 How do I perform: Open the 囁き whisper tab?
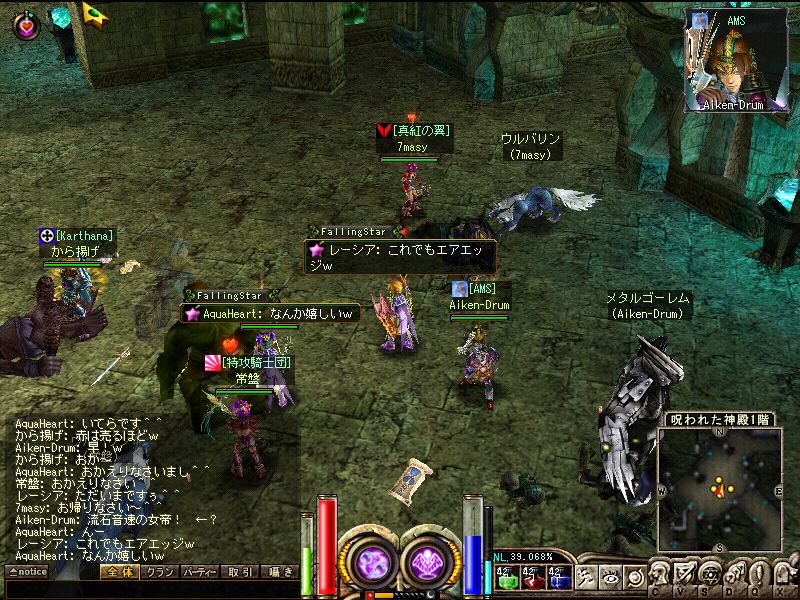279,572
